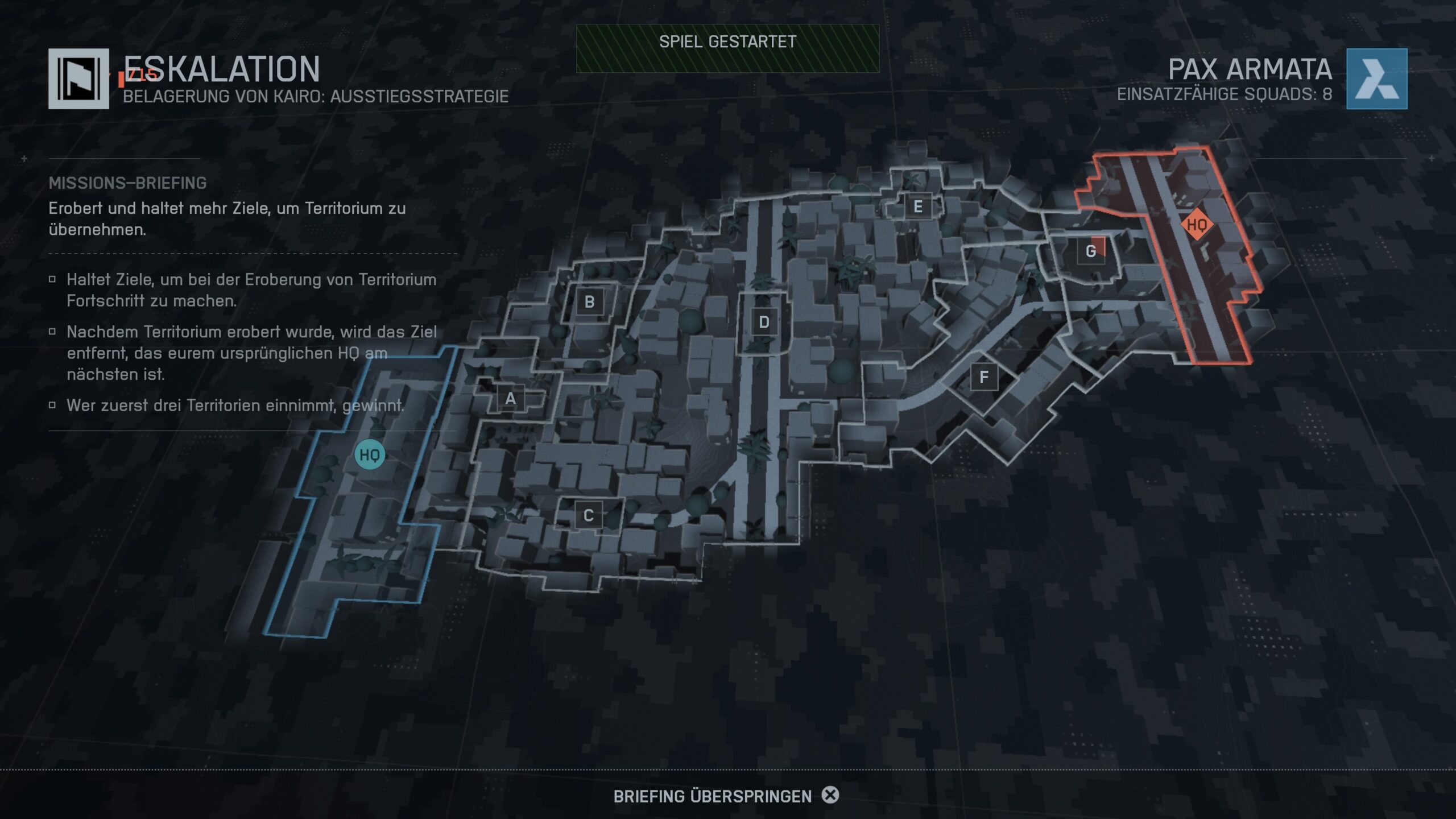
Task: Select objective marker B on the map
Action: point(589,302)
